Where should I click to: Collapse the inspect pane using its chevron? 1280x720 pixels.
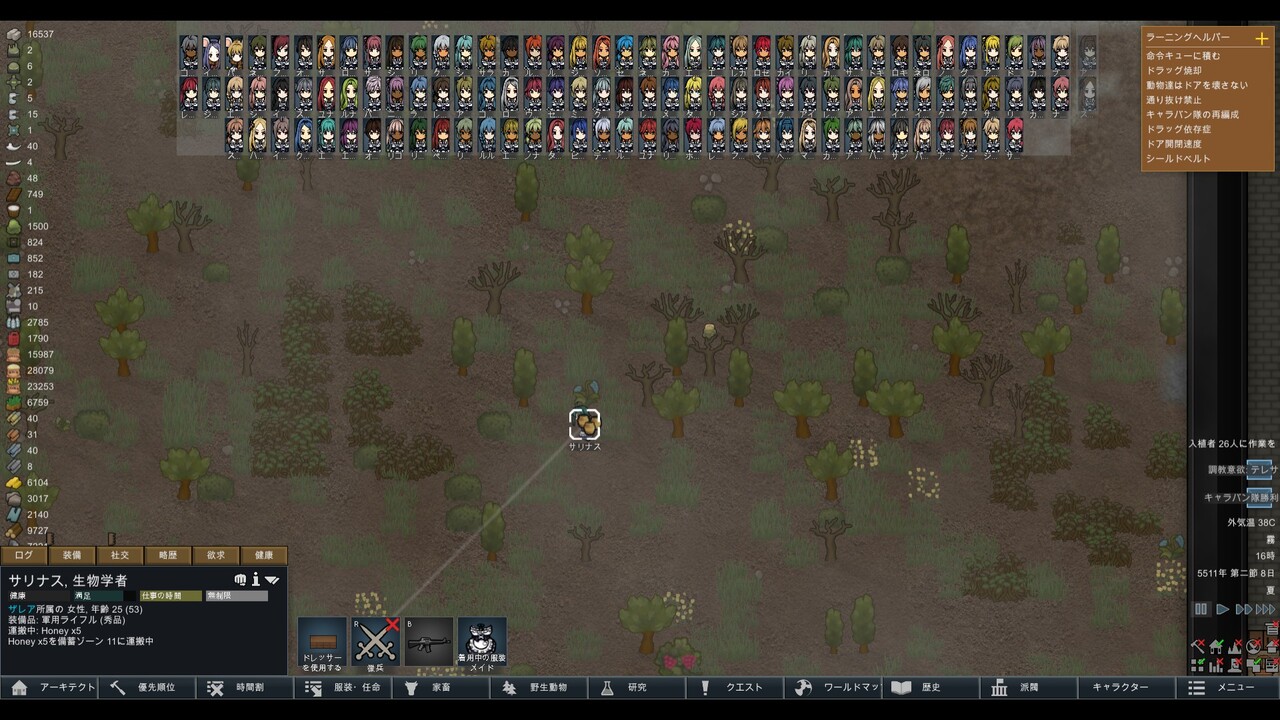click(272, 580)
